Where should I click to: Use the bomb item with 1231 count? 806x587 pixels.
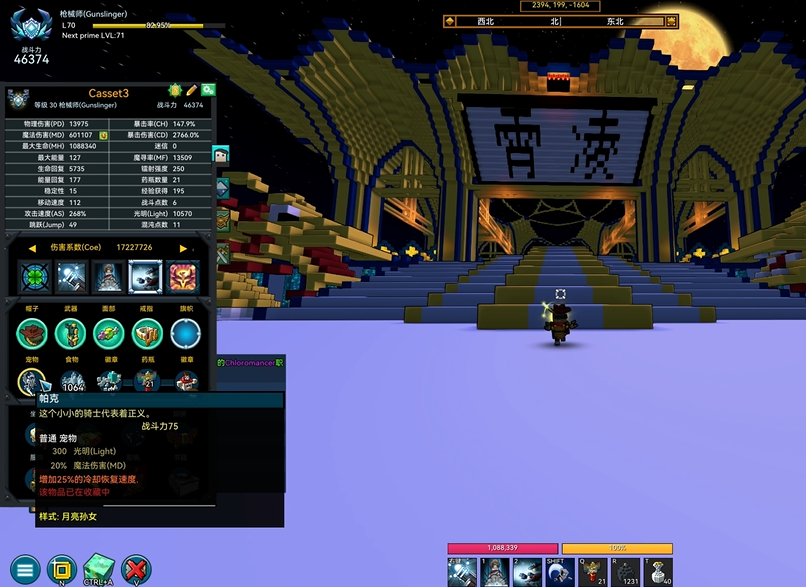click(x=626, y=572)
